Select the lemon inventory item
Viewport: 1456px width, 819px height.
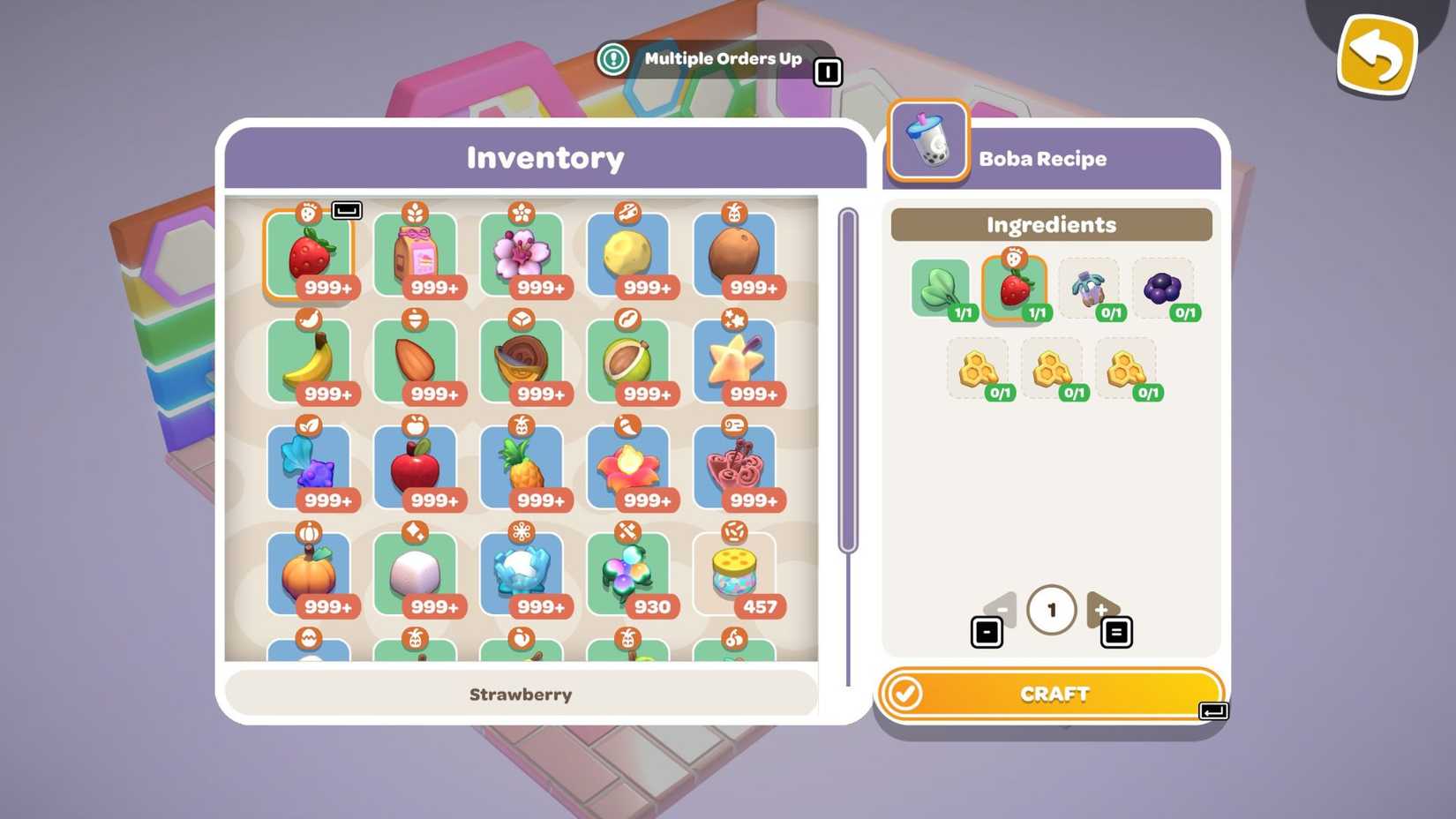(628, 254)
